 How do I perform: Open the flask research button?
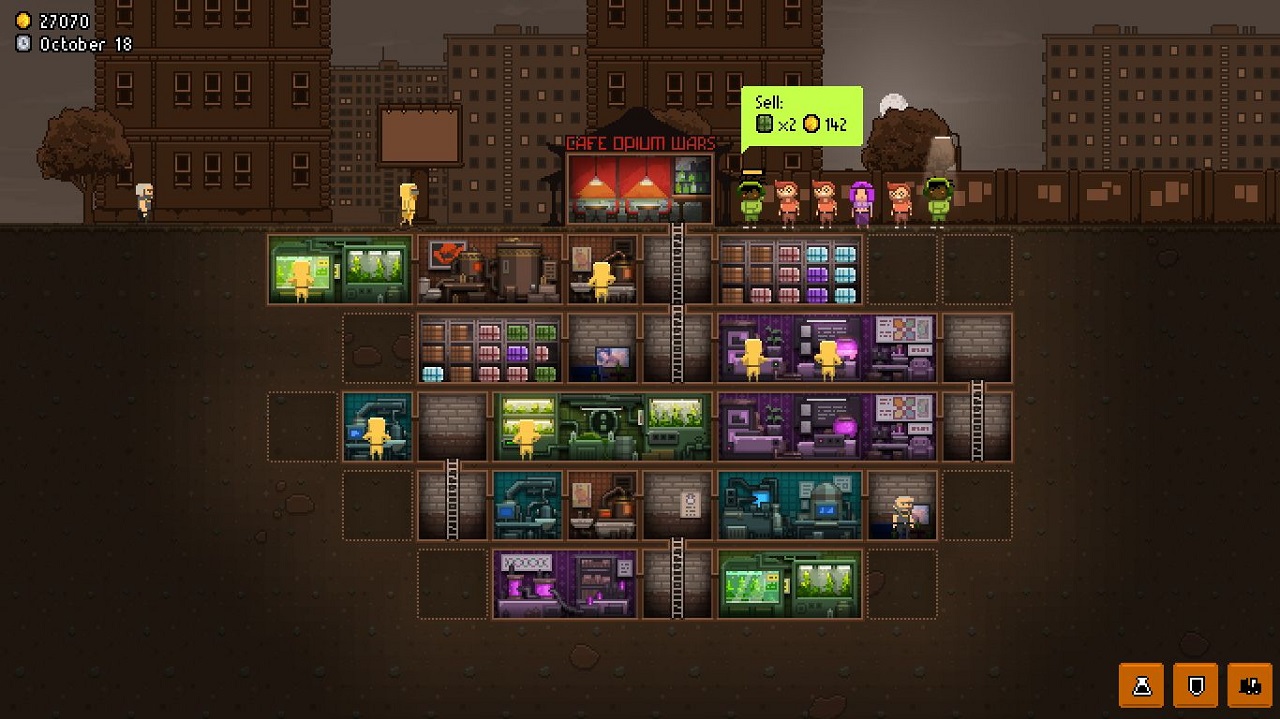pos(1141,686)
